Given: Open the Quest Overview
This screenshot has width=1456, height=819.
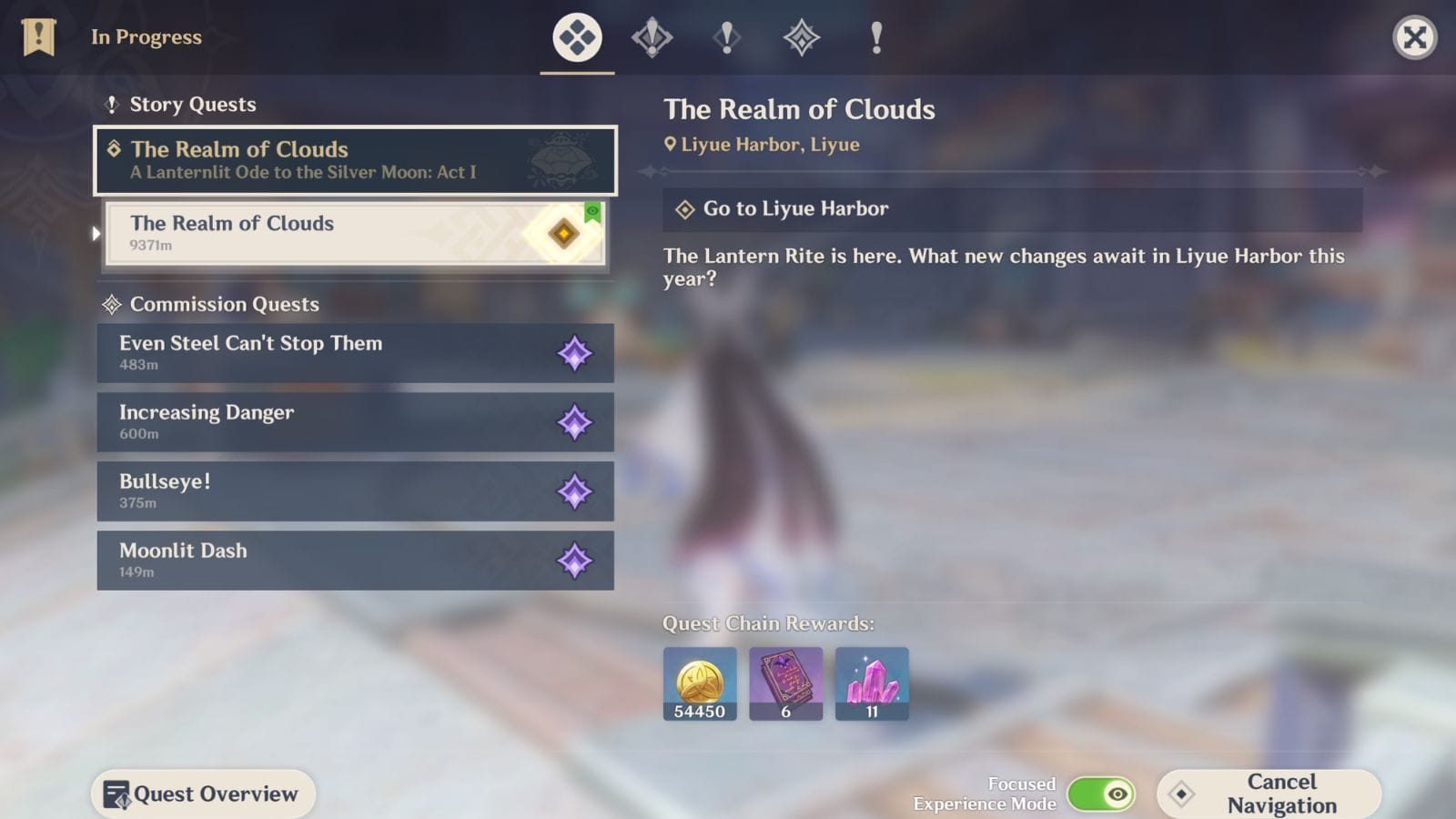Looking at the screenshot, I should [x=203, y=794].
